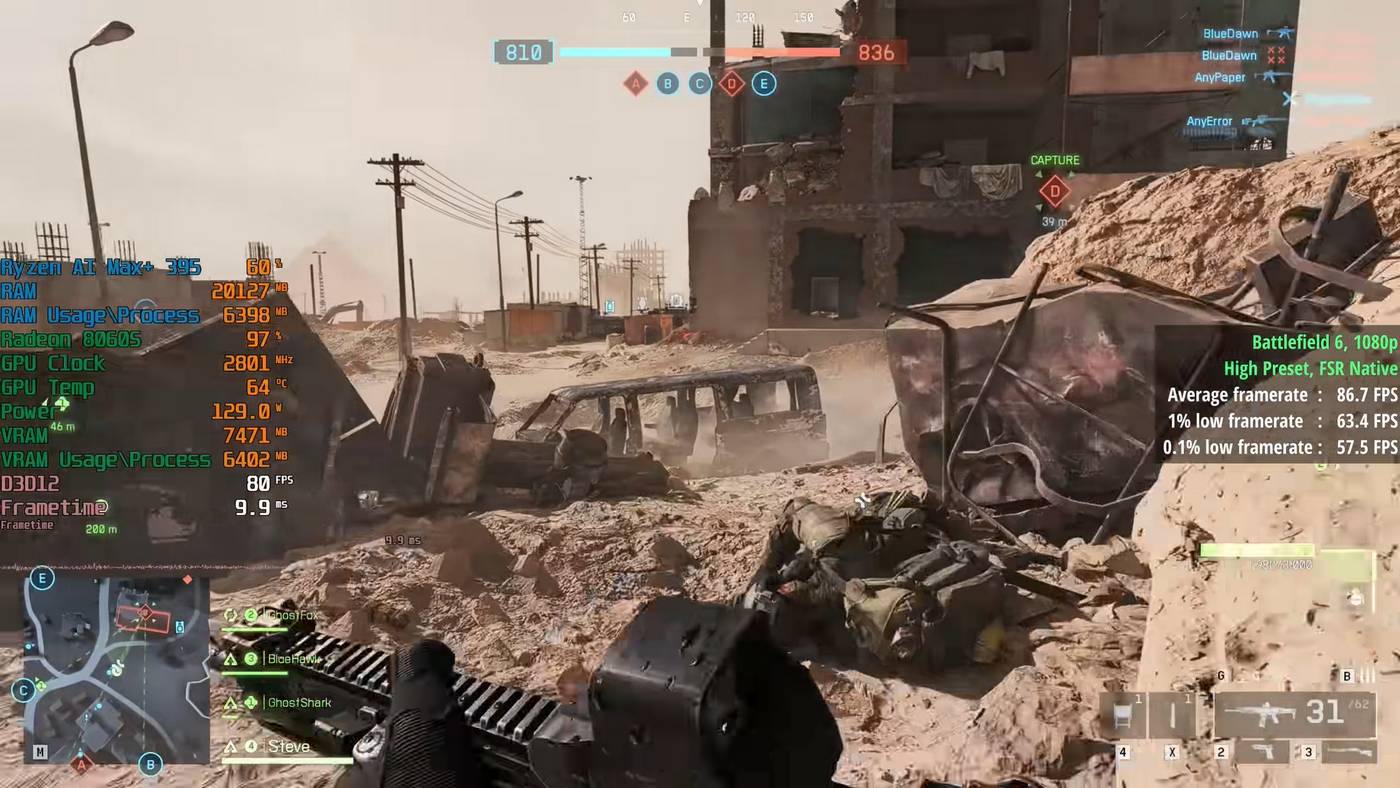Select objective B icon in the top bar
Viewport: 1400px width, 788px height.
668,84
